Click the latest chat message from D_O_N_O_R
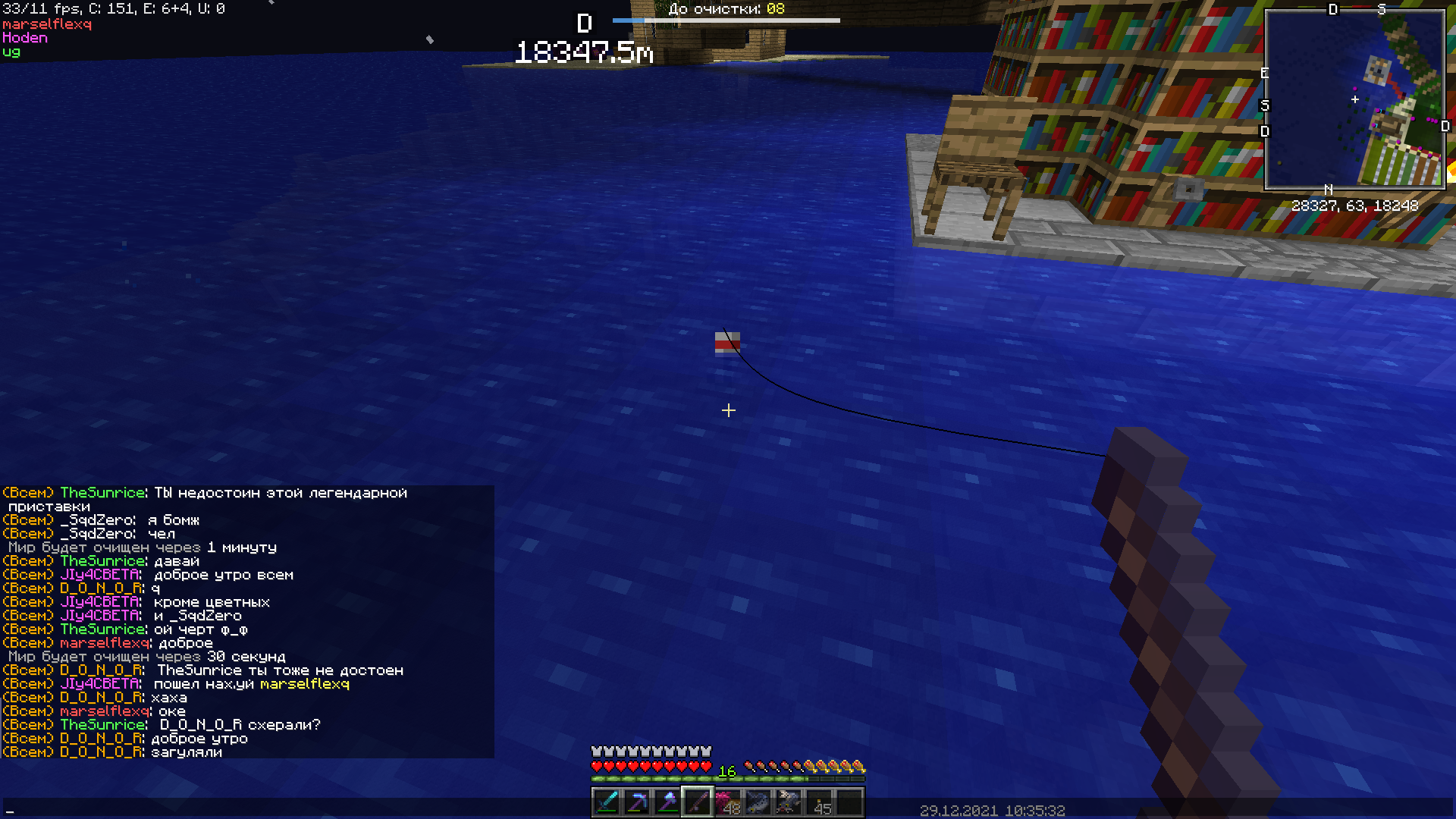 pyautogui.click(x=186, y=752)
